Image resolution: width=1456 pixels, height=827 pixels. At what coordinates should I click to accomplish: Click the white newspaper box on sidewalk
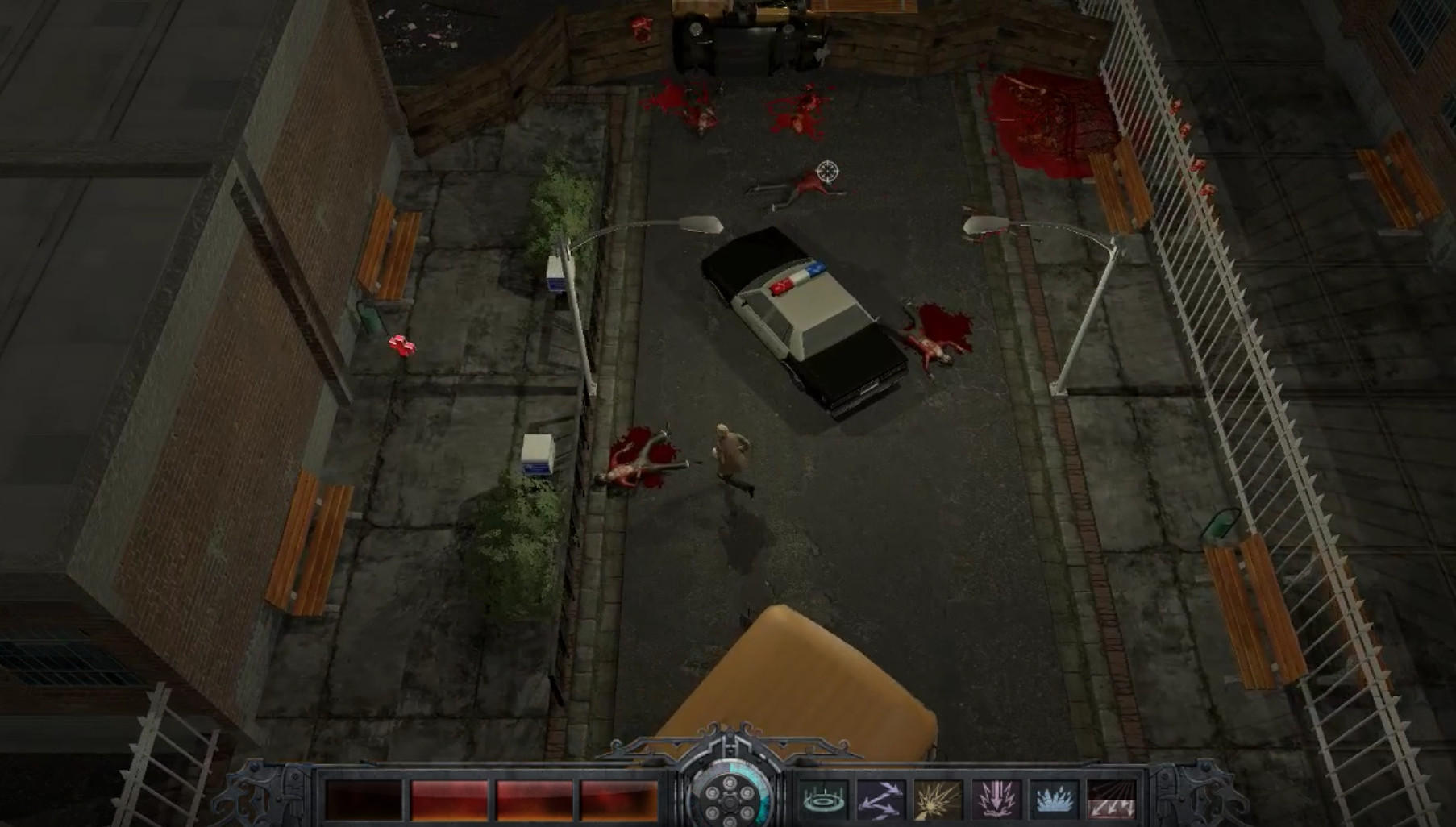coord(539,452)
